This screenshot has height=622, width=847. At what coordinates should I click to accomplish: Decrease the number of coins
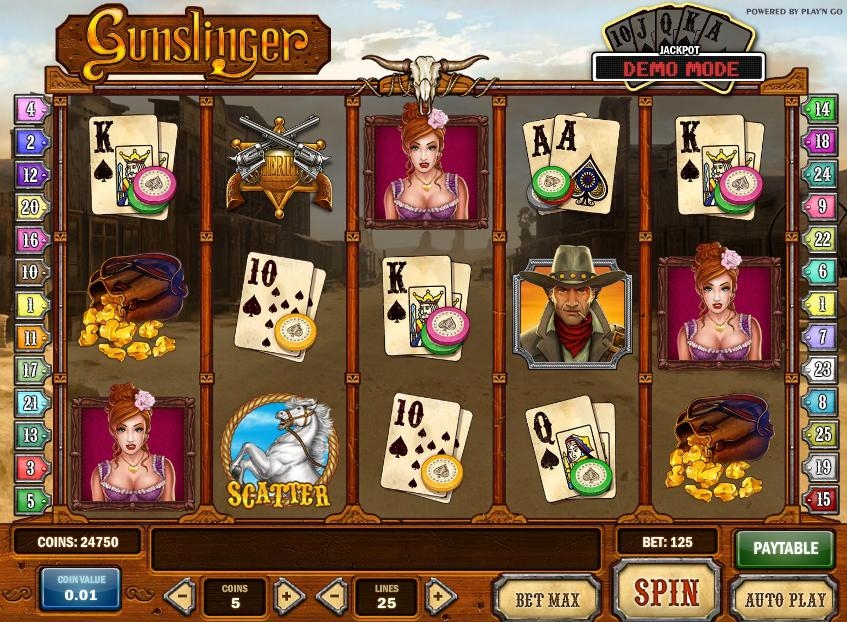pyautogui.click(x=180, y=597)
